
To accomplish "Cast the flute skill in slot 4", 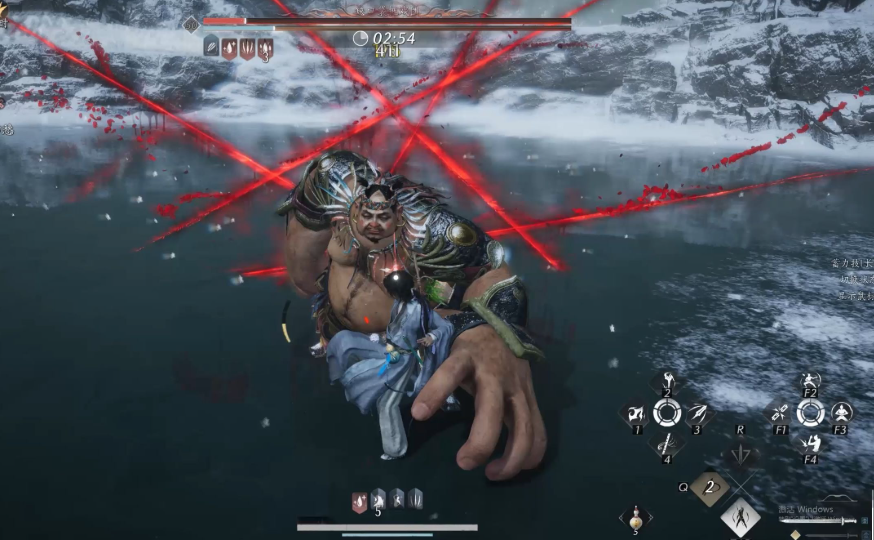I will tap(667, 443).
